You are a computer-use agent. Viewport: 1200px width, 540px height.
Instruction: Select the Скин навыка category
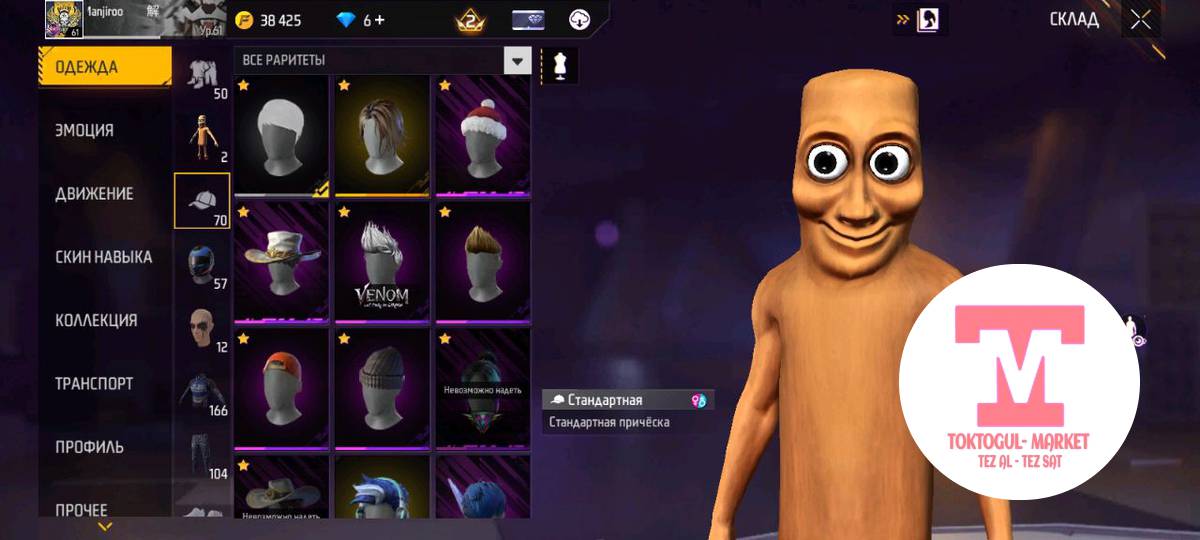click(103, 257)
